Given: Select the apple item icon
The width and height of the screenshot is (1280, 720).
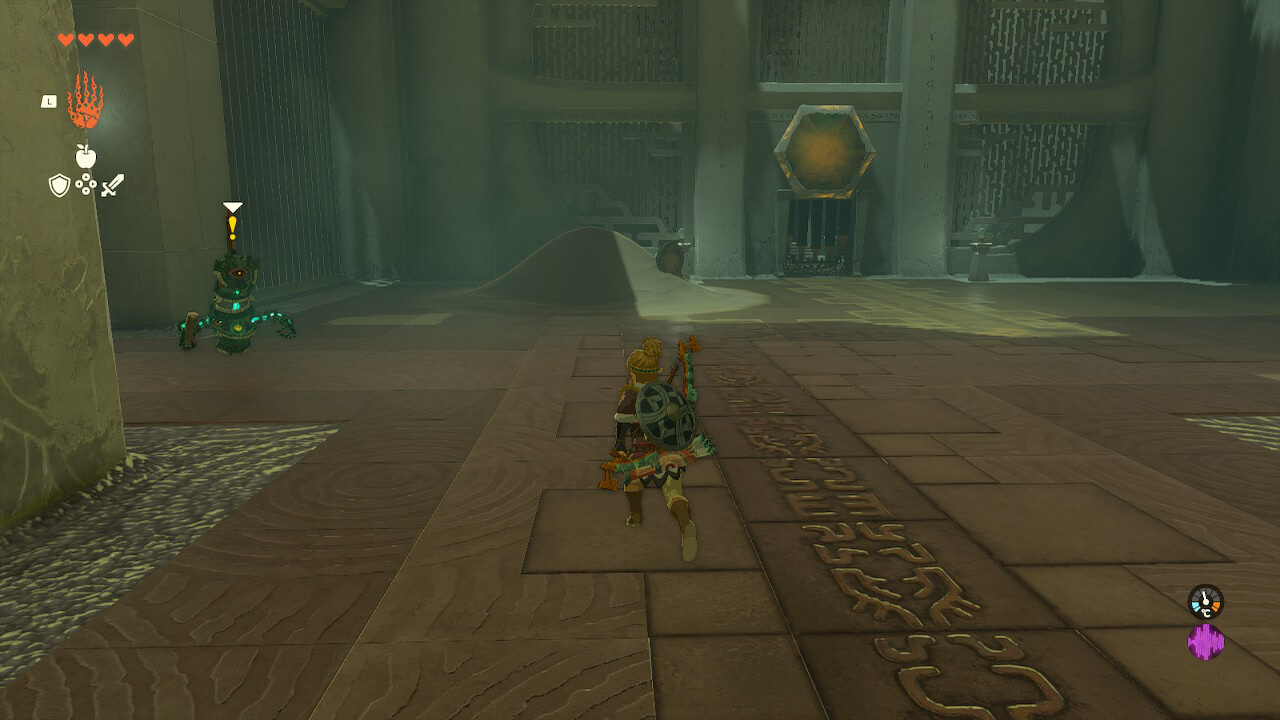Looking at the screenshot, I should point(85,156).
